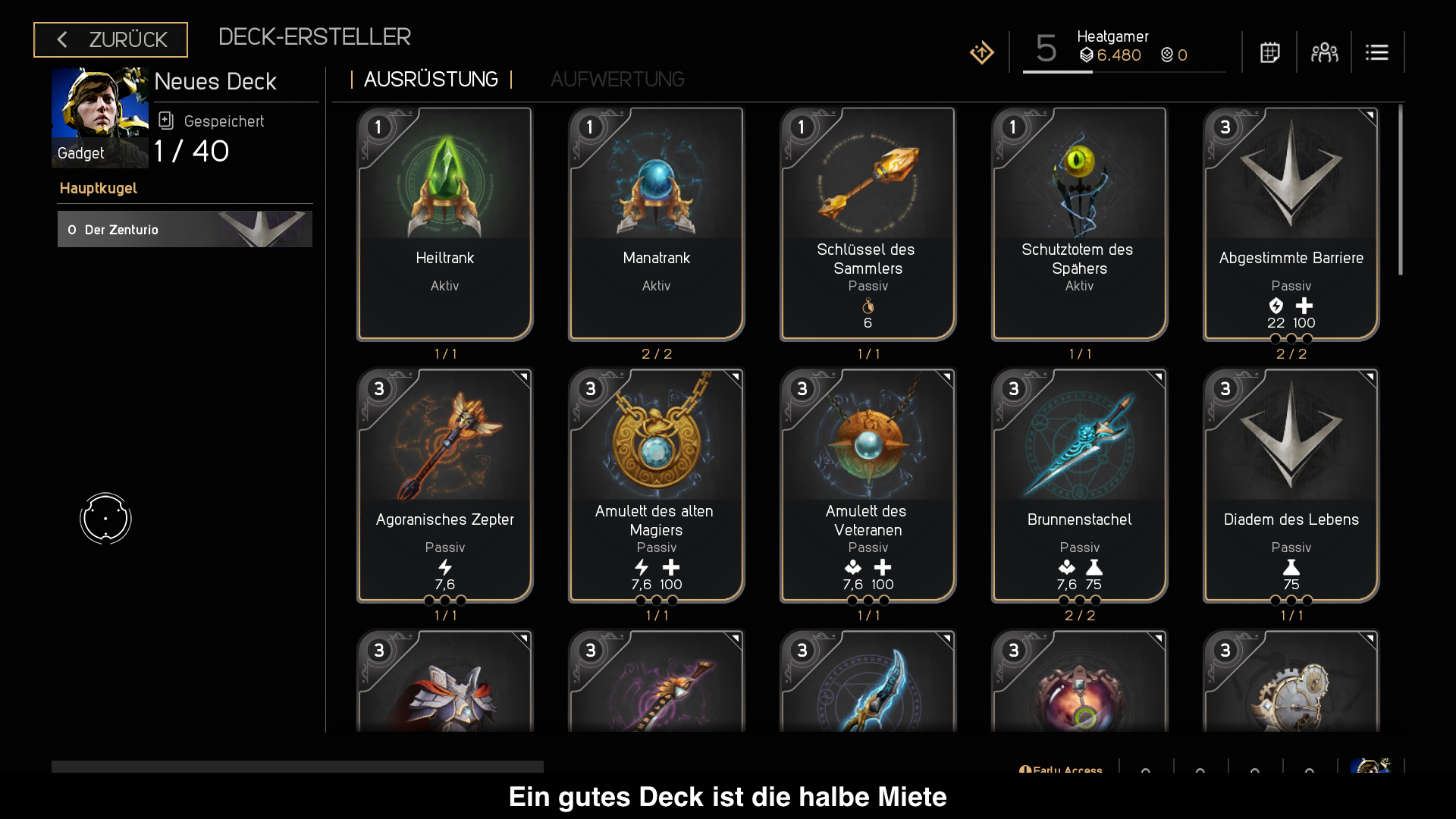The image size is (1456, 819).
Task: Click the Der Zenturio deck entry
Action: 185,229
